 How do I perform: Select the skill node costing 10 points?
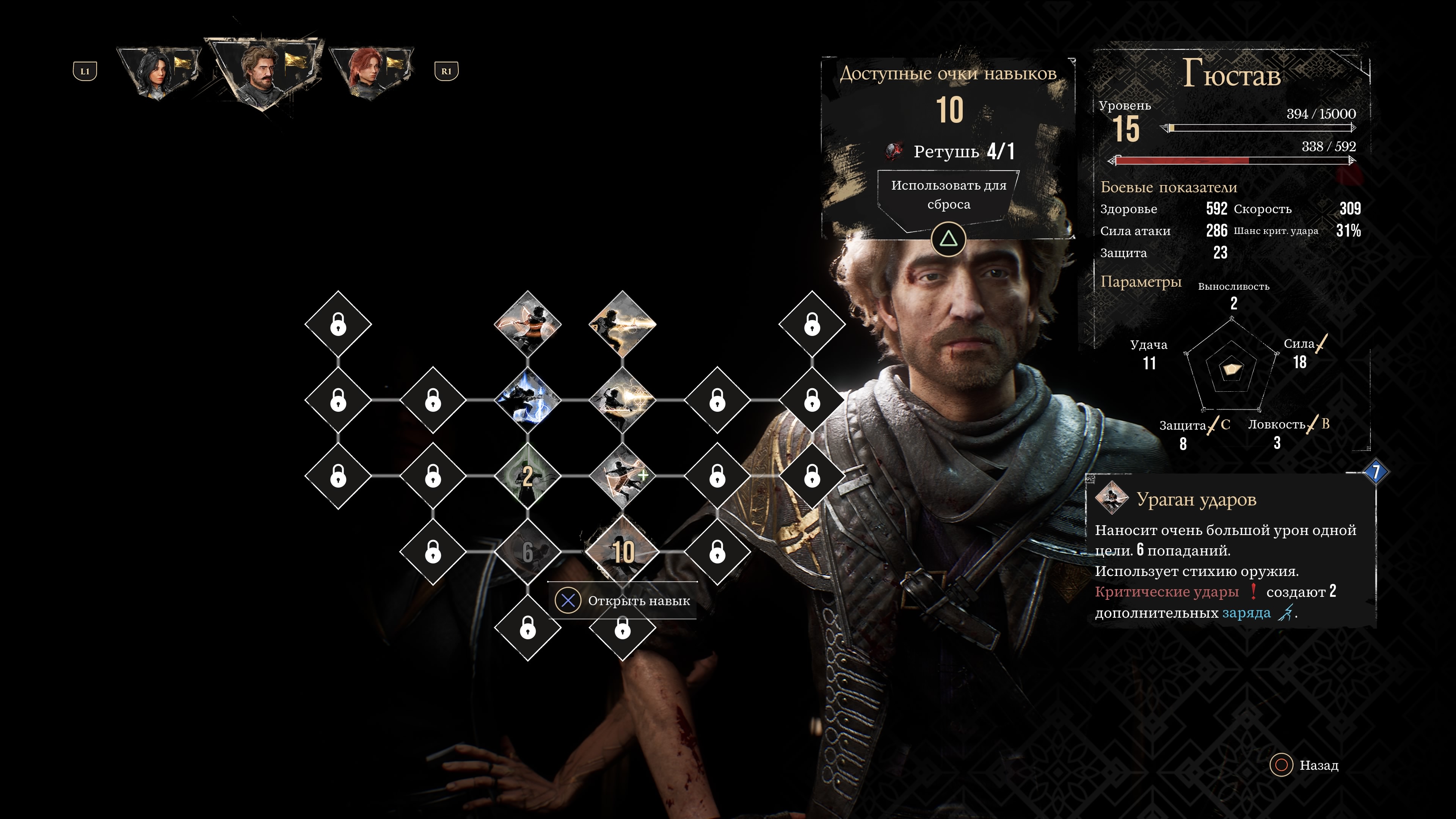pyautogui.click(x=622, y=551)
